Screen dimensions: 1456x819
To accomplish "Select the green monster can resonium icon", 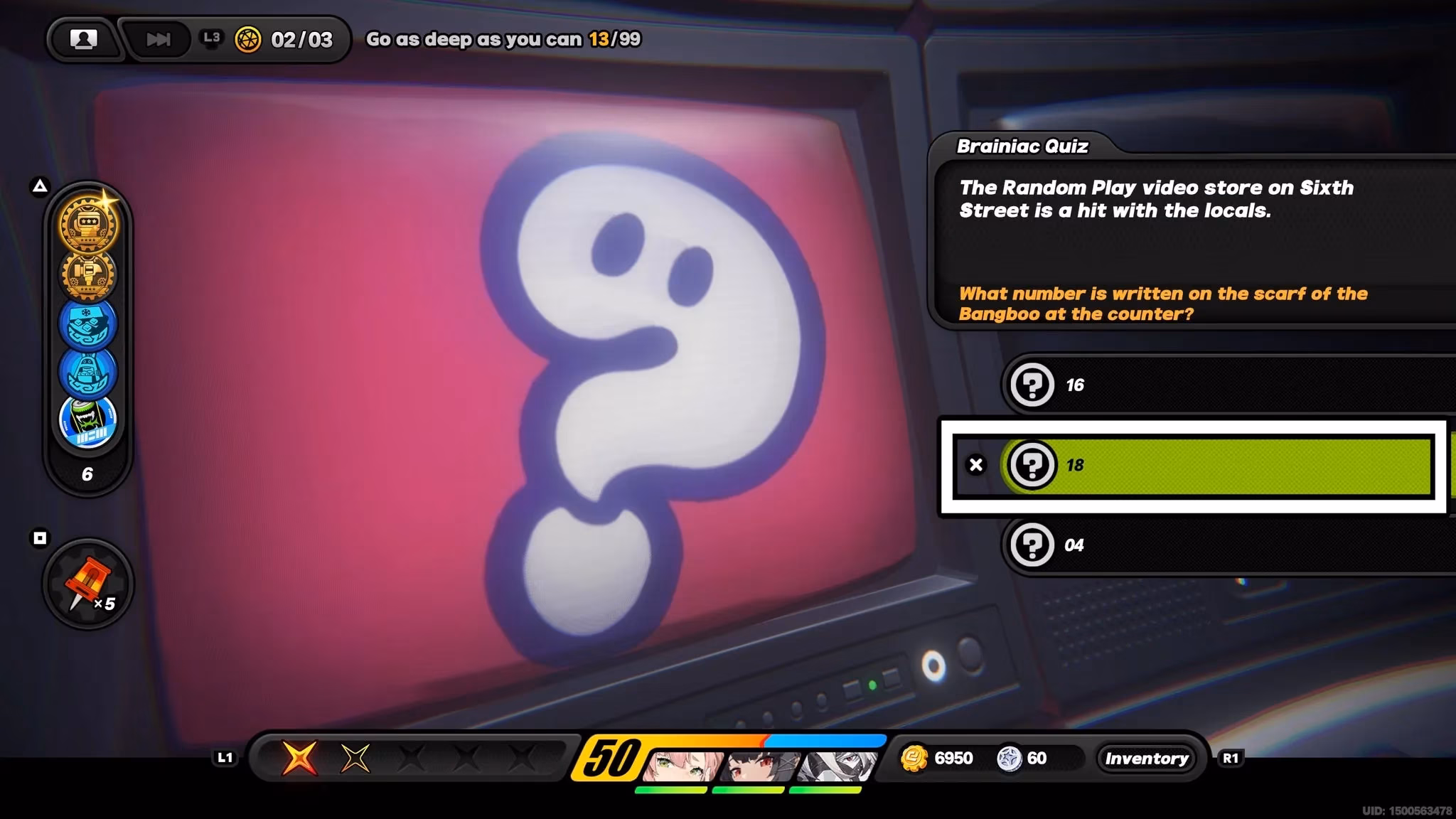I will (88, 421).
